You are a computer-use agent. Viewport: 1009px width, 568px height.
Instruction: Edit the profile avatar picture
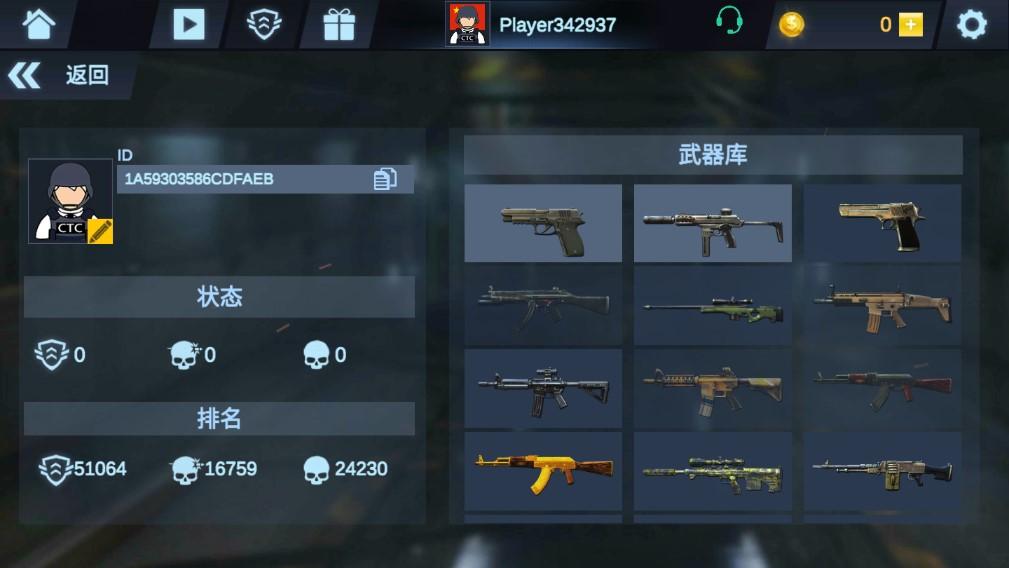pyautogui.click(x=100, y=231)
